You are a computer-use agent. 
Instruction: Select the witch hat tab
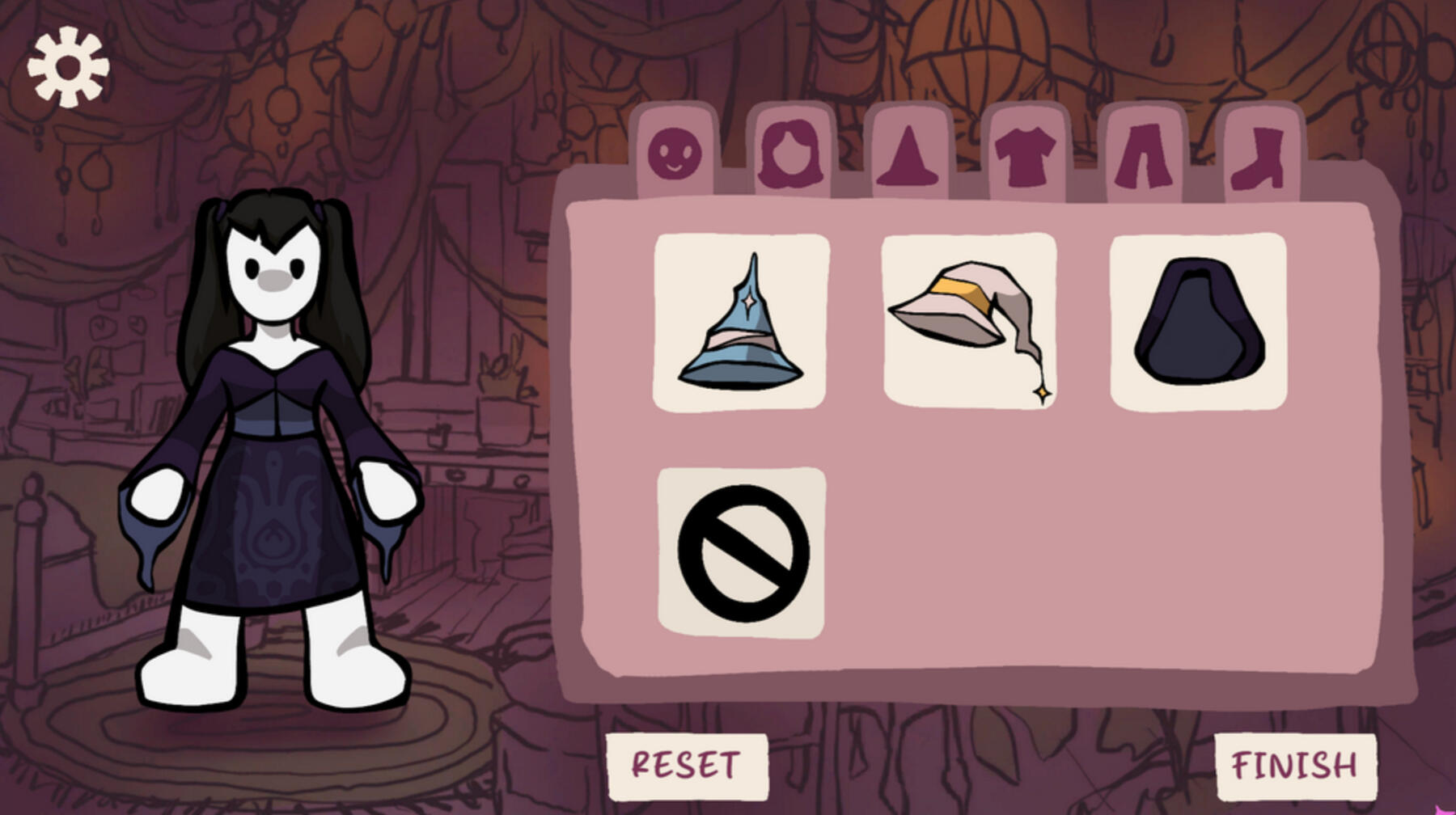coord(908,155)
